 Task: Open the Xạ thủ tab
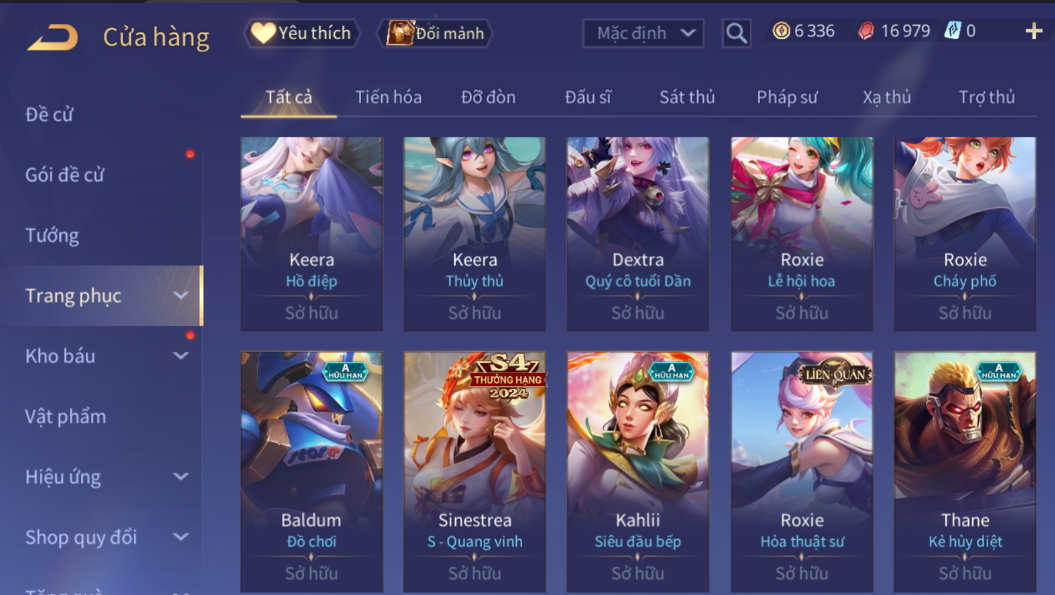point(887,97)
